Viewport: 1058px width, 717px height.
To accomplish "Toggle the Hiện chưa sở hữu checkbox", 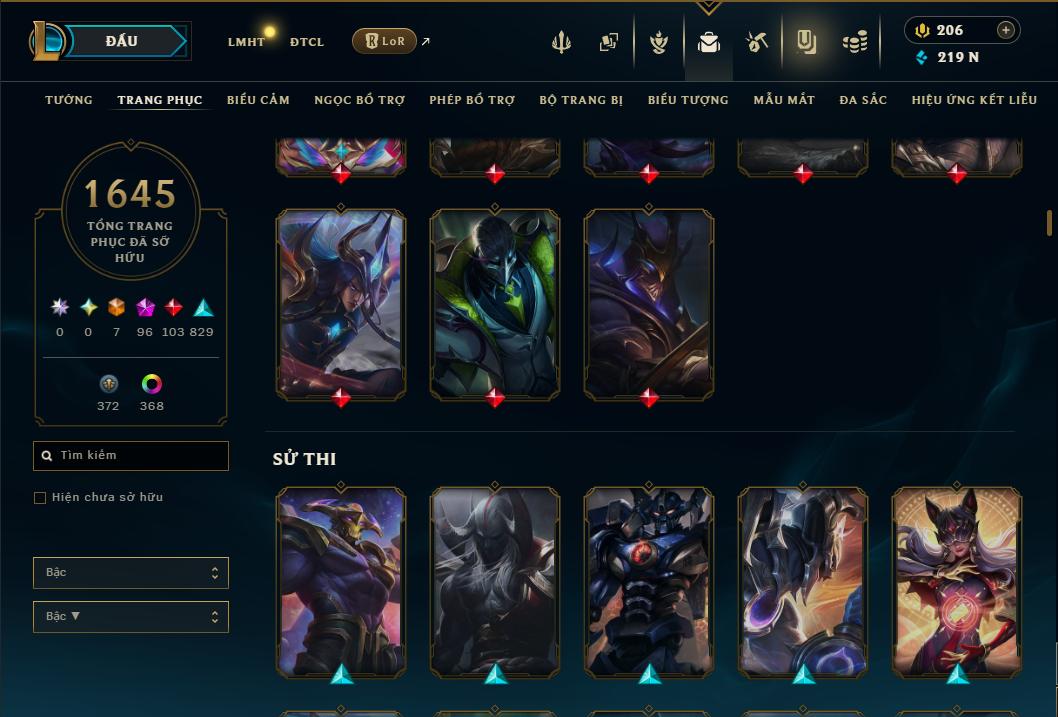I will 40,498.
